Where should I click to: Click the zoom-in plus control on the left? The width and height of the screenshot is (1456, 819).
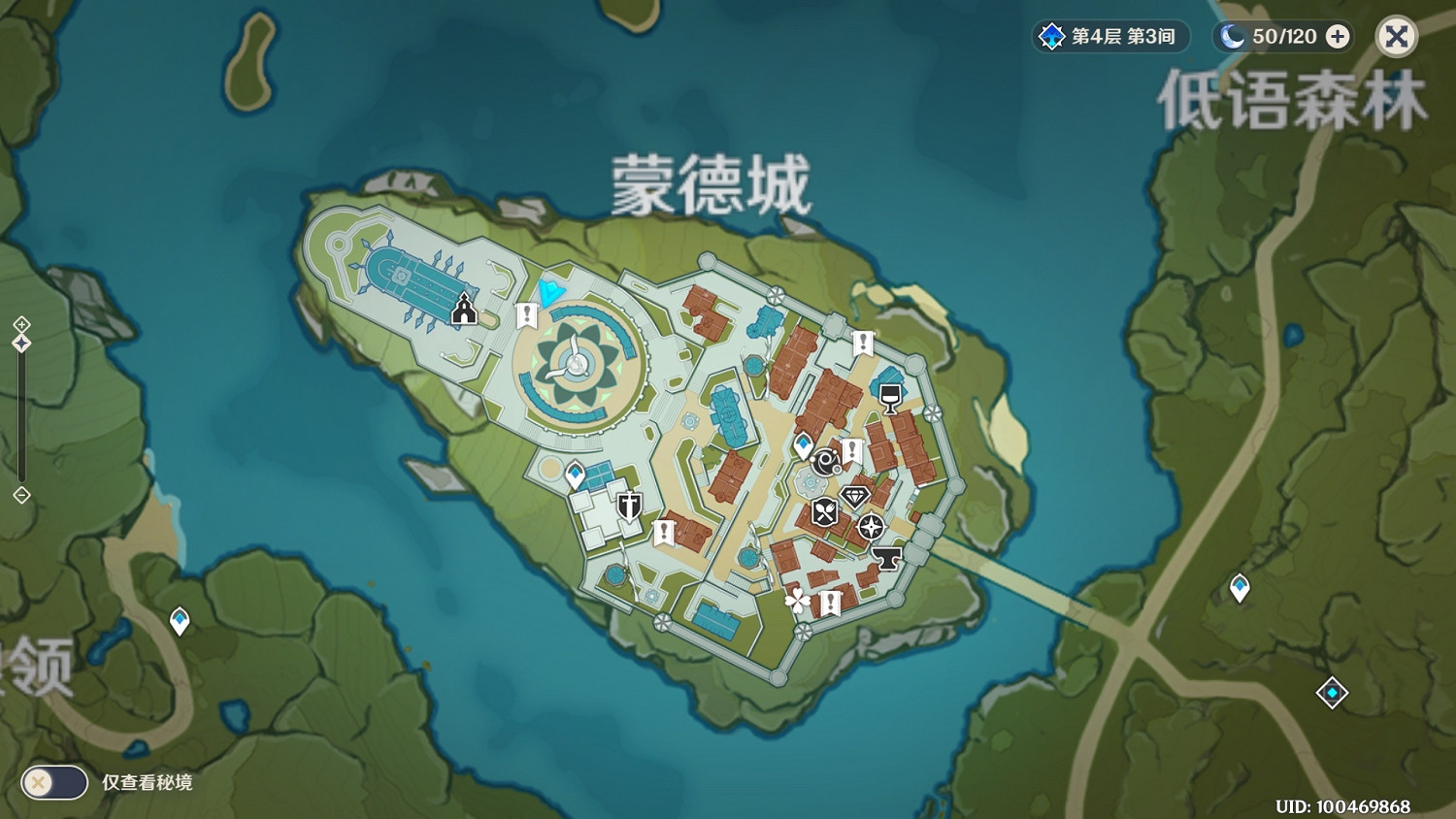click(21, 322)
